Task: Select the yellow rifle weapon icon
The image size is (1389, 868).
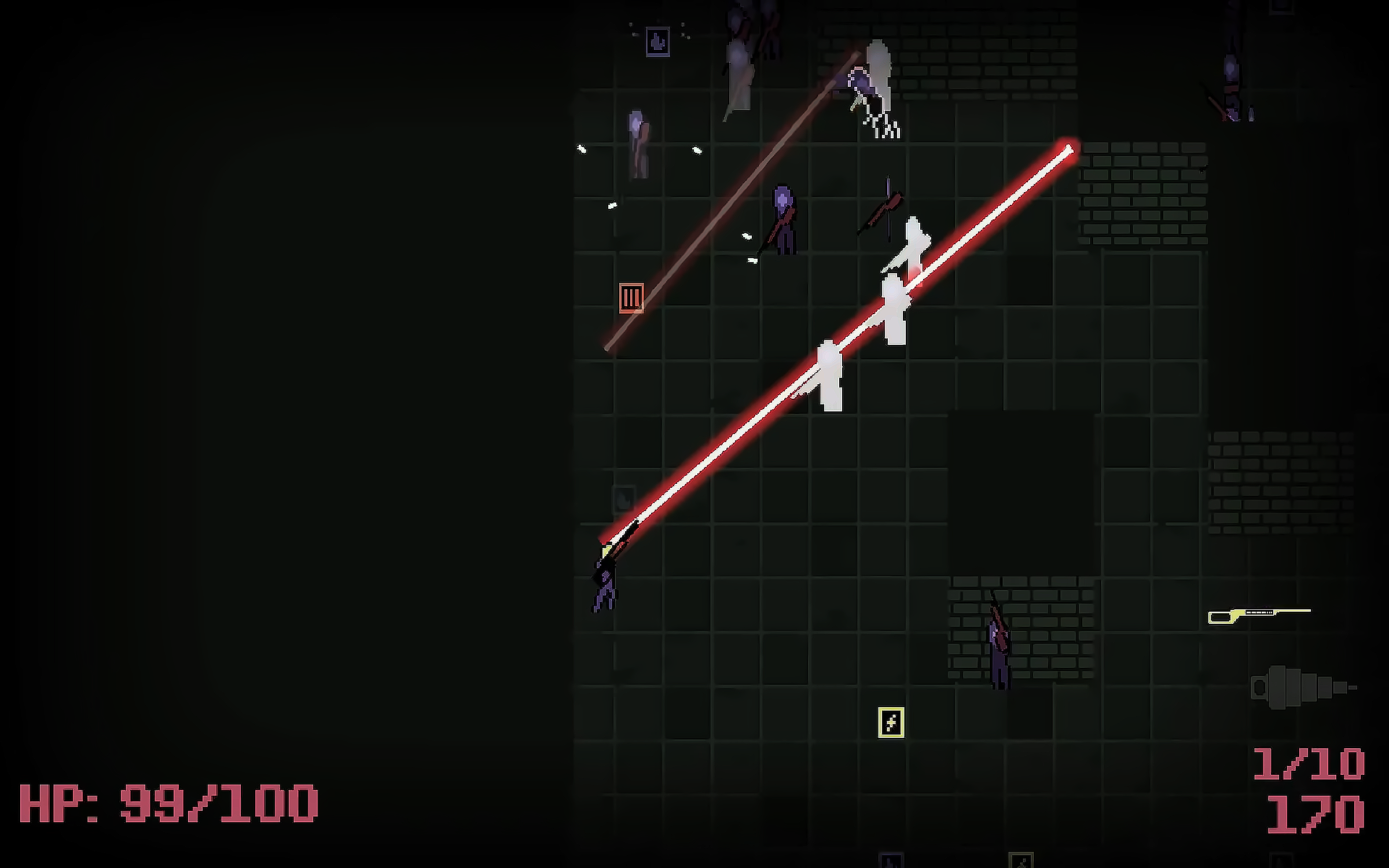Action: pyautogui.click(x=1259, y=616)
